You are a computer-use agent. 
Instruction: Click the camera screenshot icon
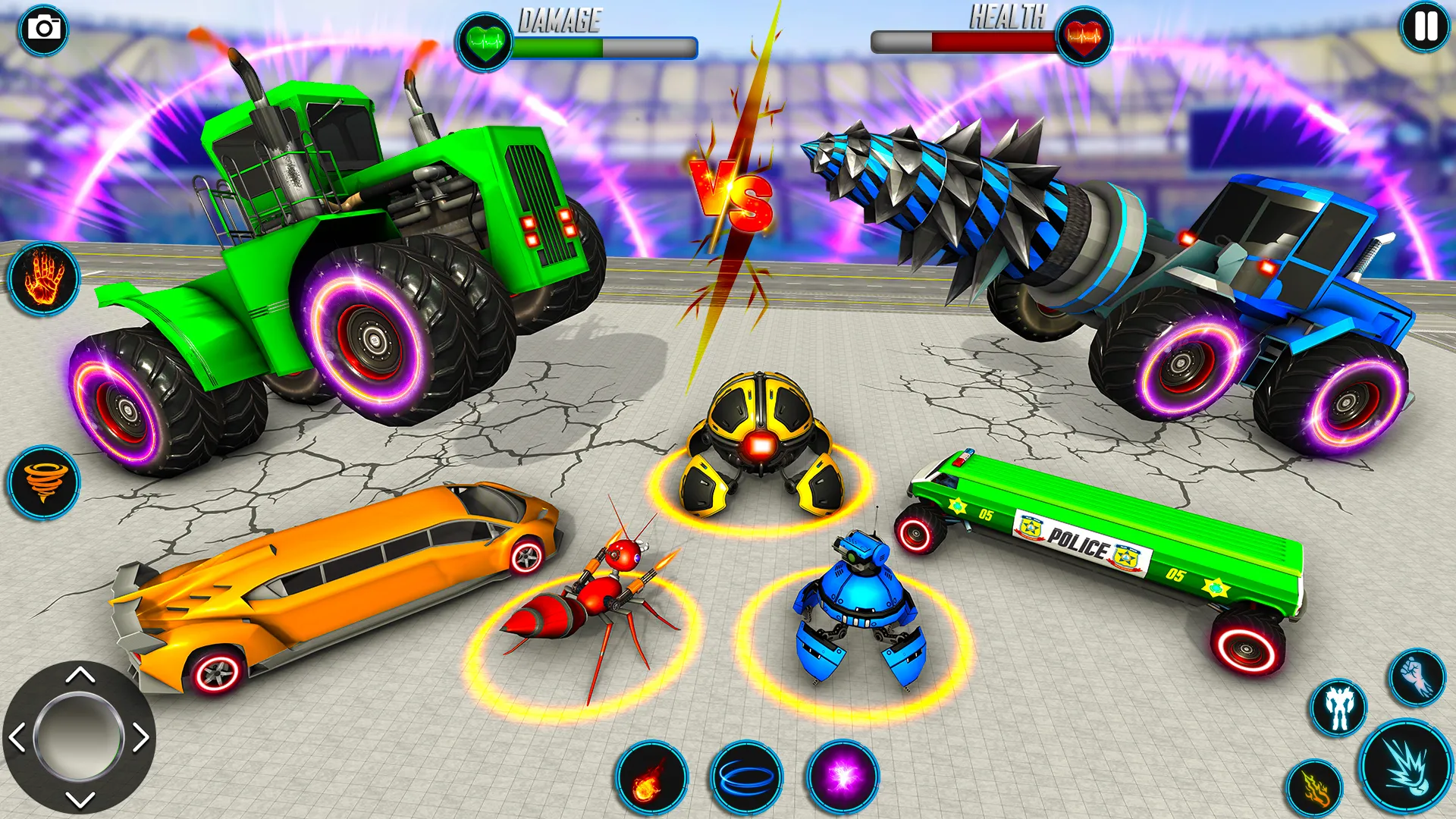click(x=42, y=30)
